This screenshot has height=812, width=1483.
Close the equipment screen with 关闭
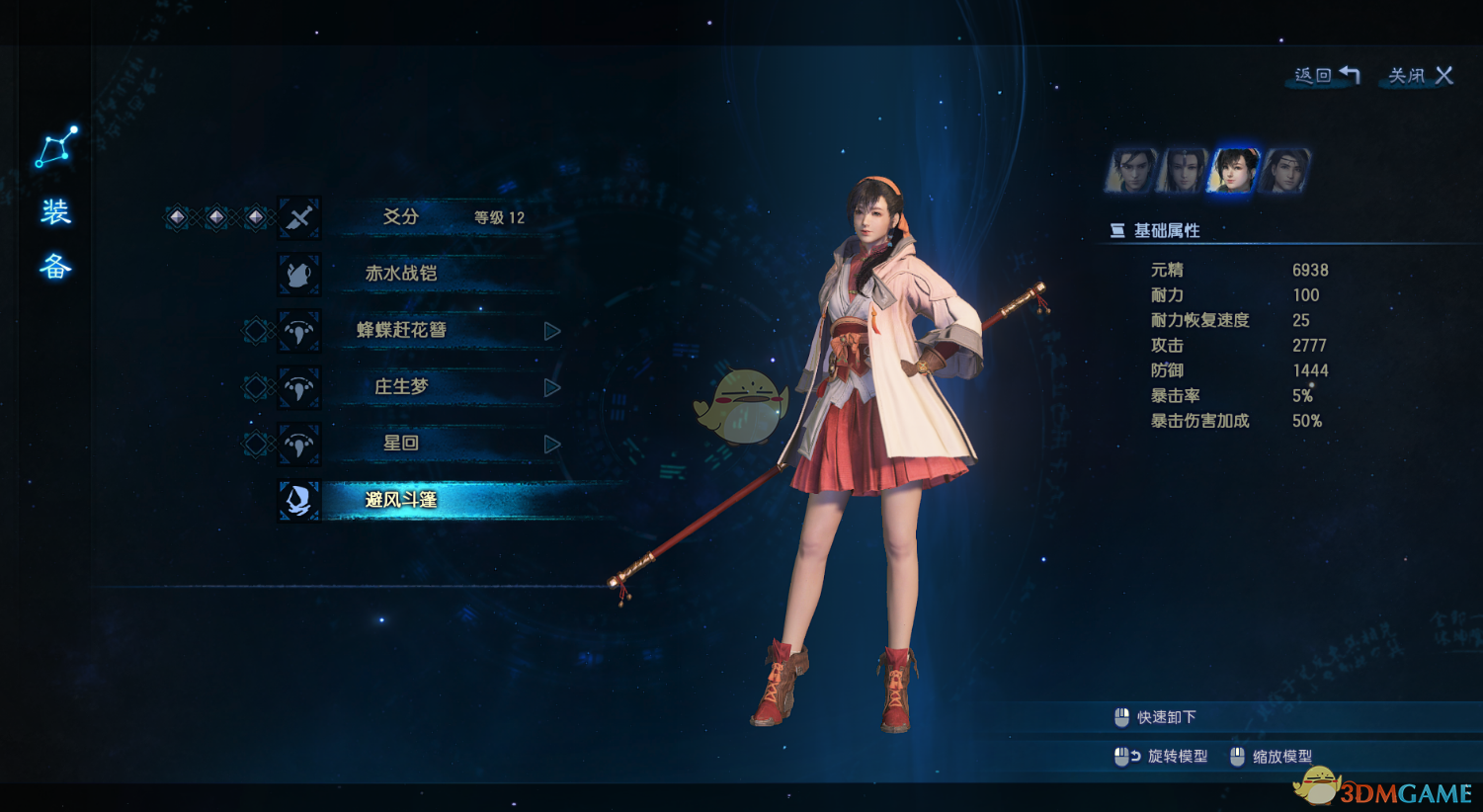tap(1421, 76)
